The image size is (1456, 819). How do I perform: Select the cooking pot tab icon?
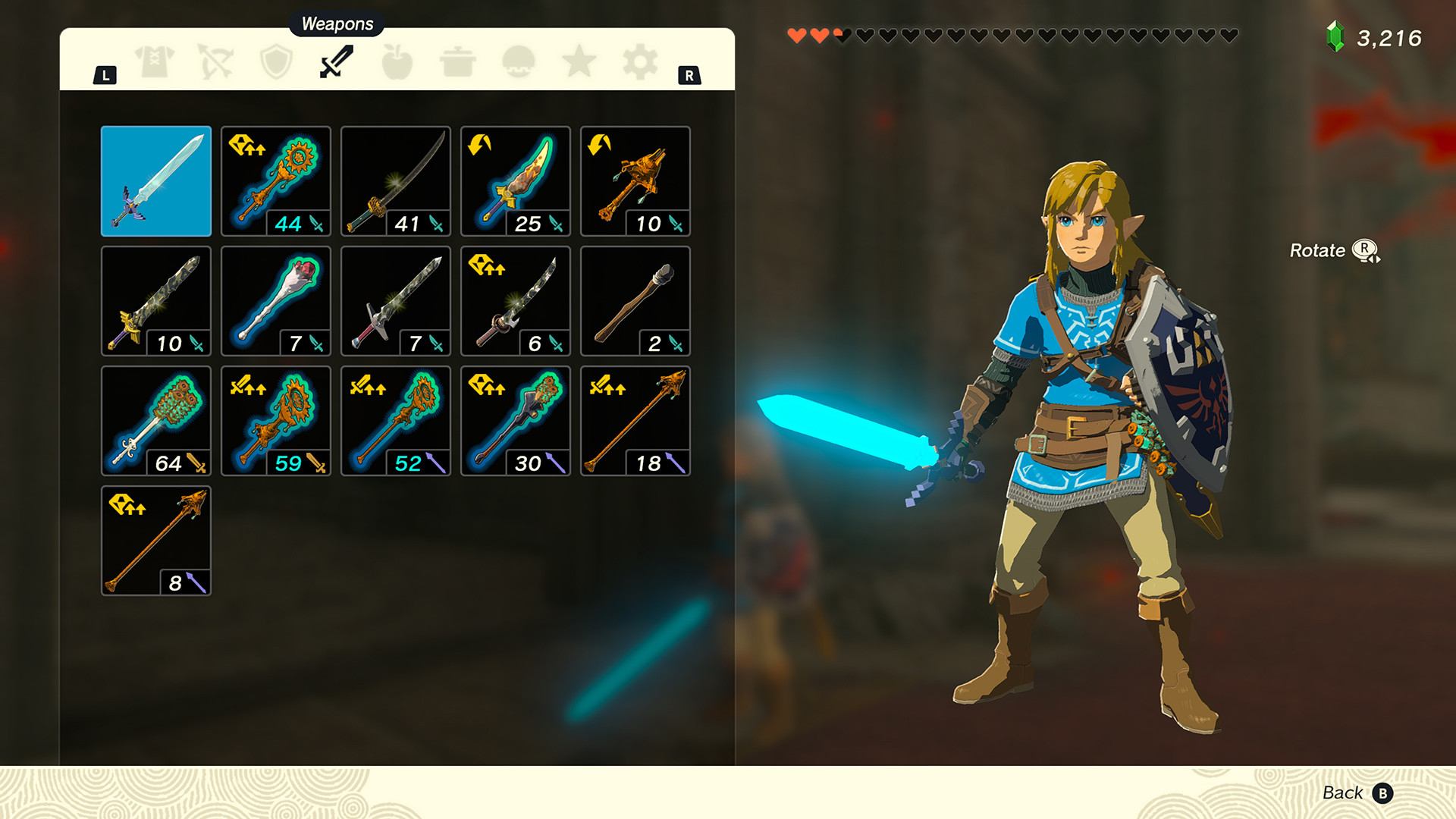(x=457, y=61)
